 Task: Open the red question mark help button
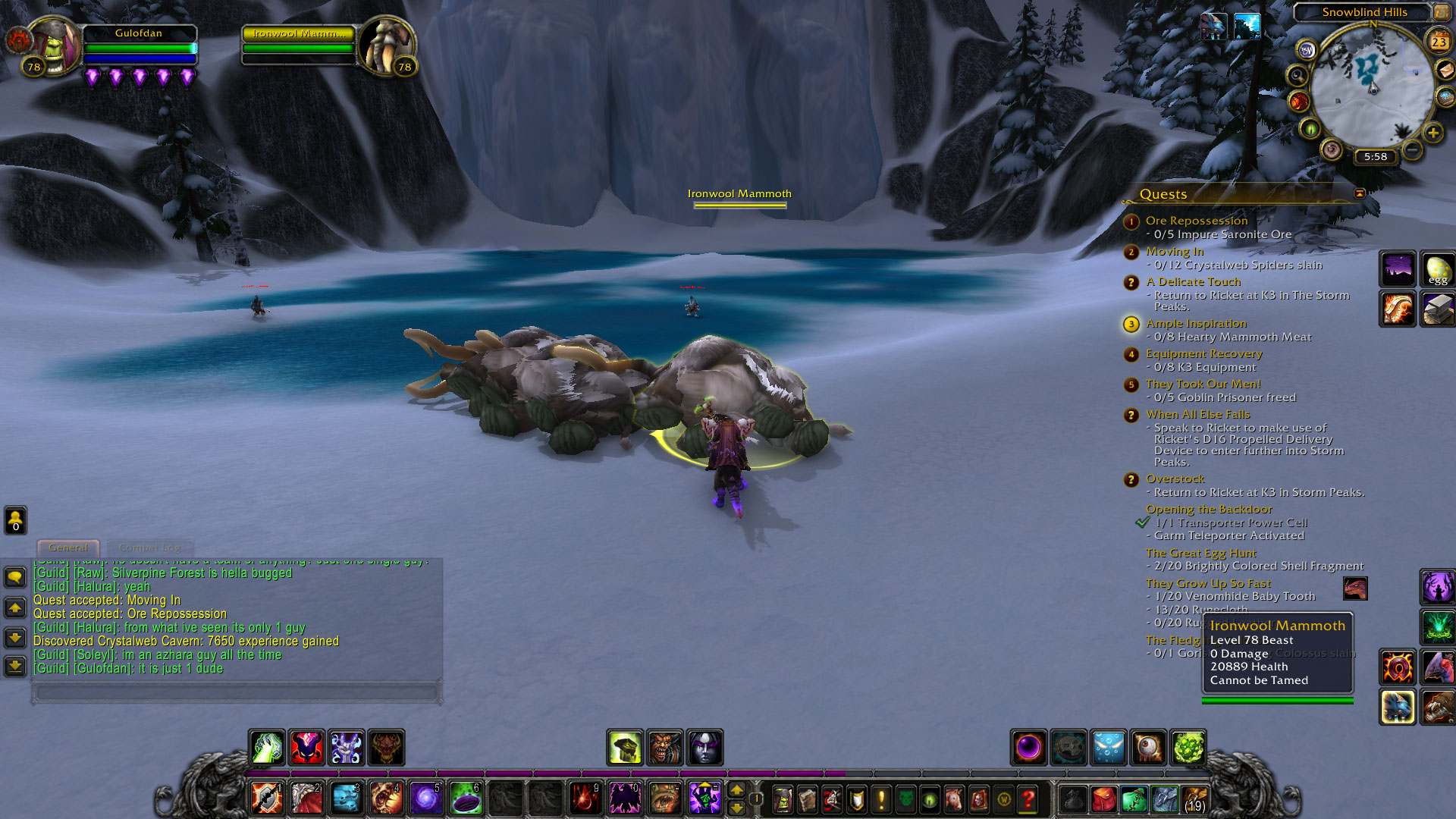pos(1028,799)
